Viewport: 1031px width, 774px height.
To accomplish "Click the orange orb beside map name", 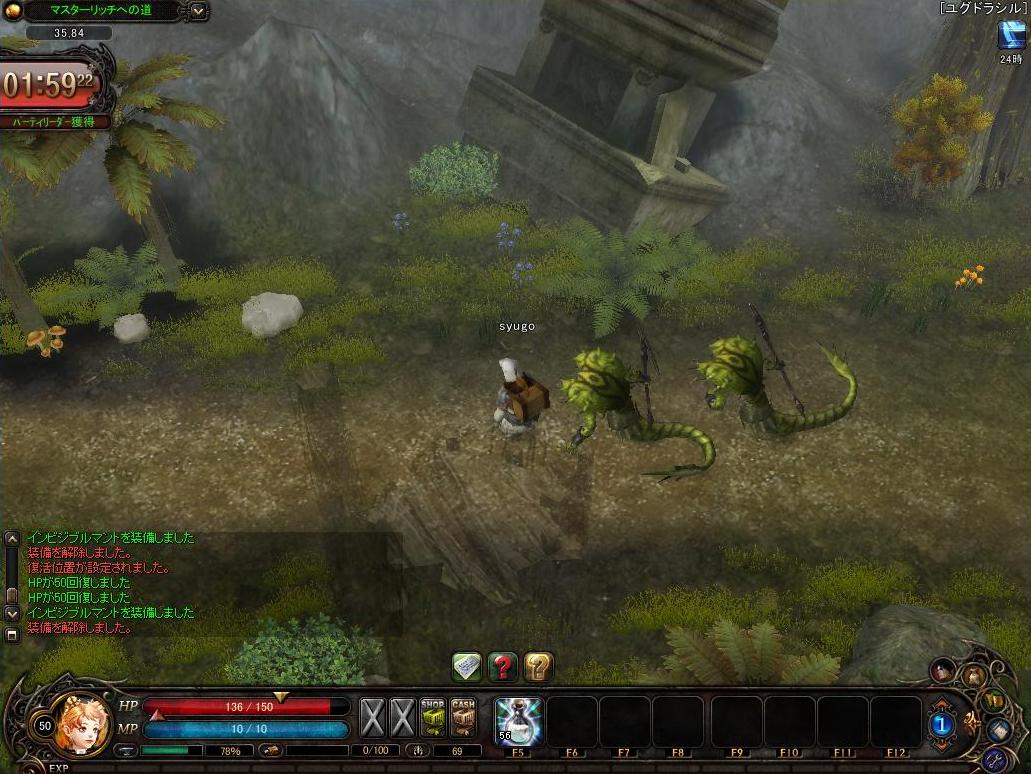I will tap(12, 11).
